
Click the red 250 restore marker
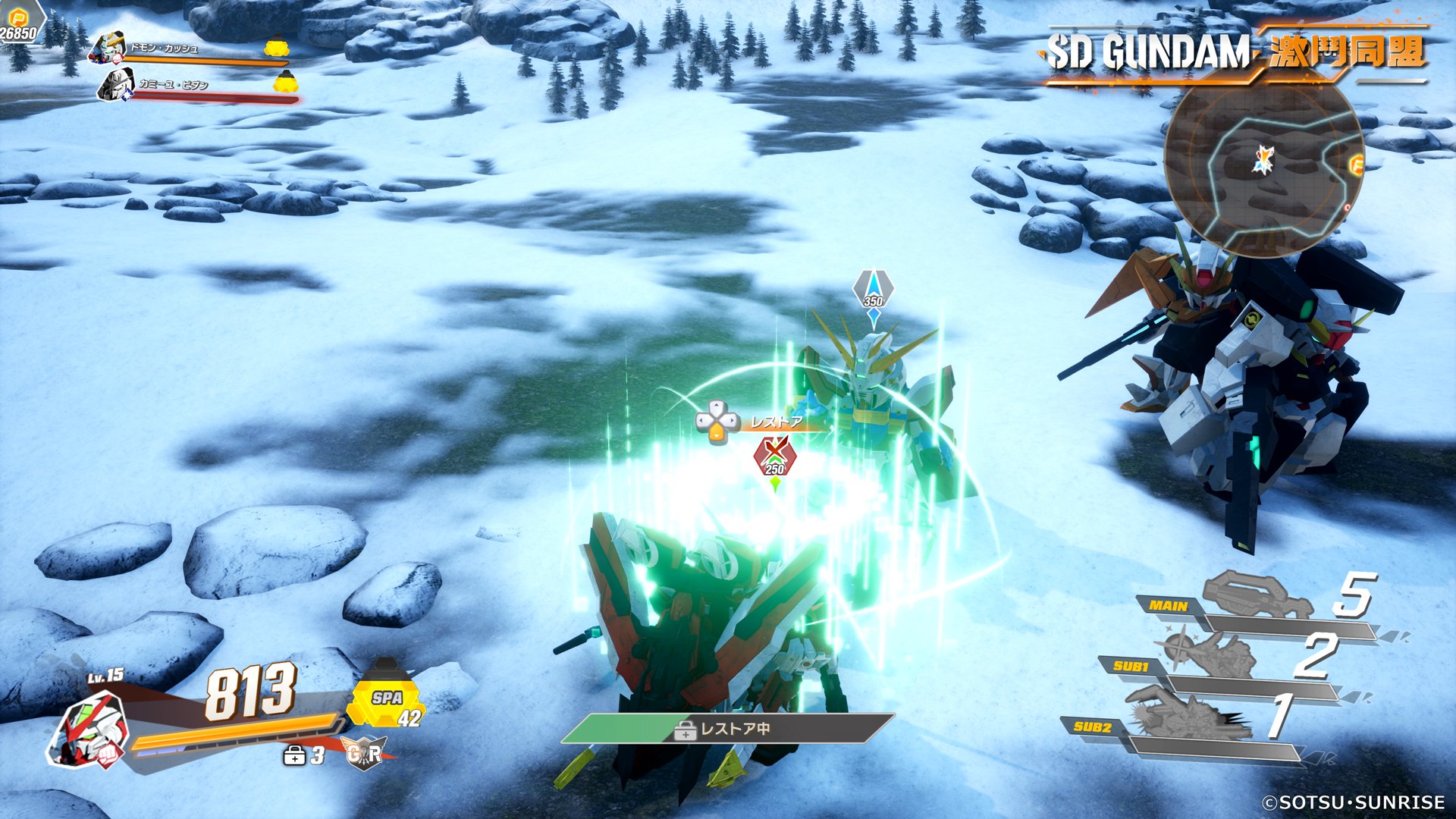click(x=774, y=457)
